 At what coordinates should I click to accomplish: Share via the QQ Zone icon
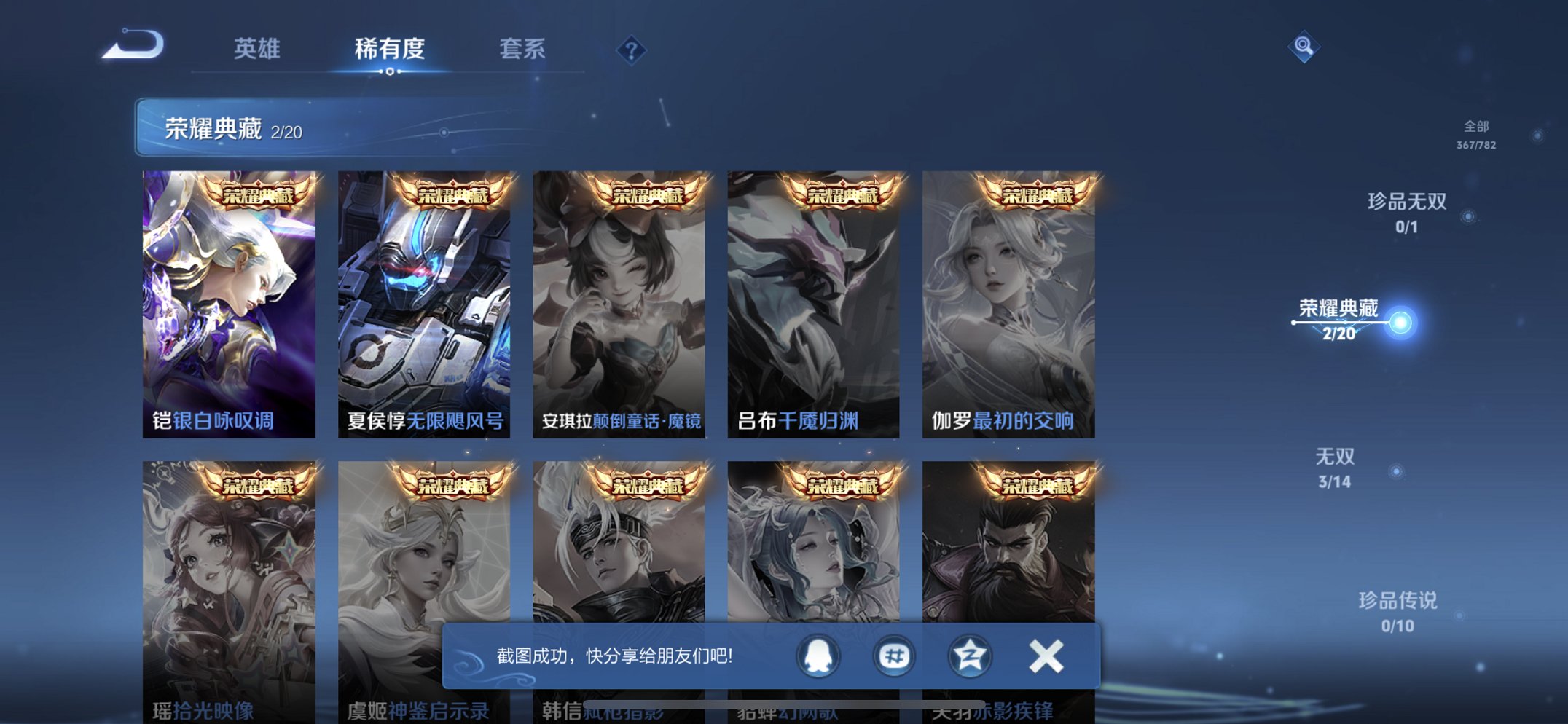point(969,656)
